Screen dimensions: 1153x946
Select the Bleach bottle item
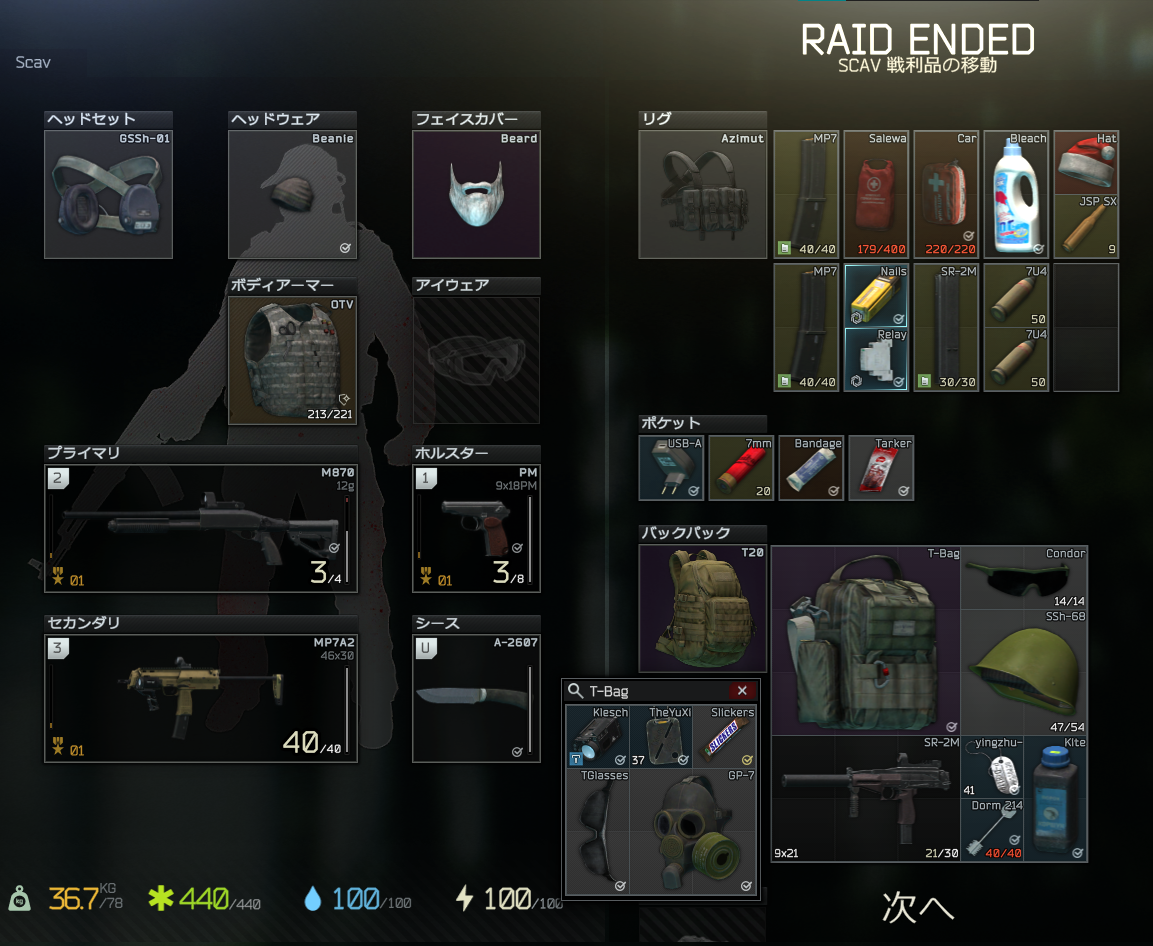pyautogui.click(x=1016, y=195)
